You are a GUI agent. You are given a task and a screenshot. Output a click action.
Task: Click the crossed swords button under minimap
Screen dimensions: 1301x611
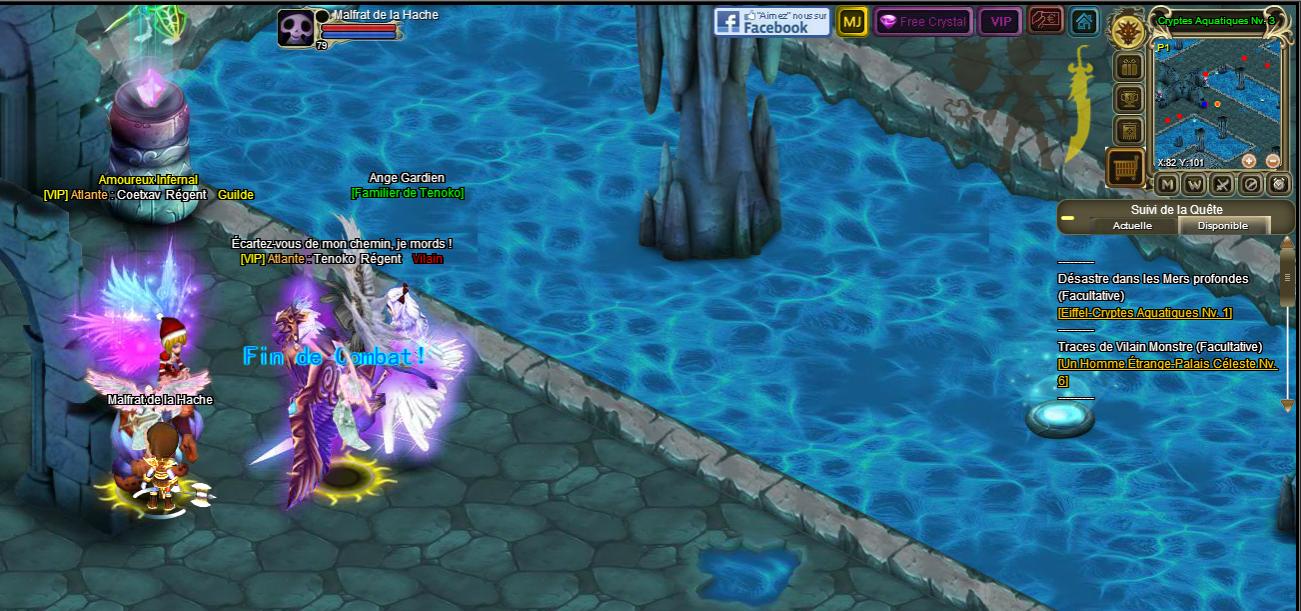pos(1222,184)
